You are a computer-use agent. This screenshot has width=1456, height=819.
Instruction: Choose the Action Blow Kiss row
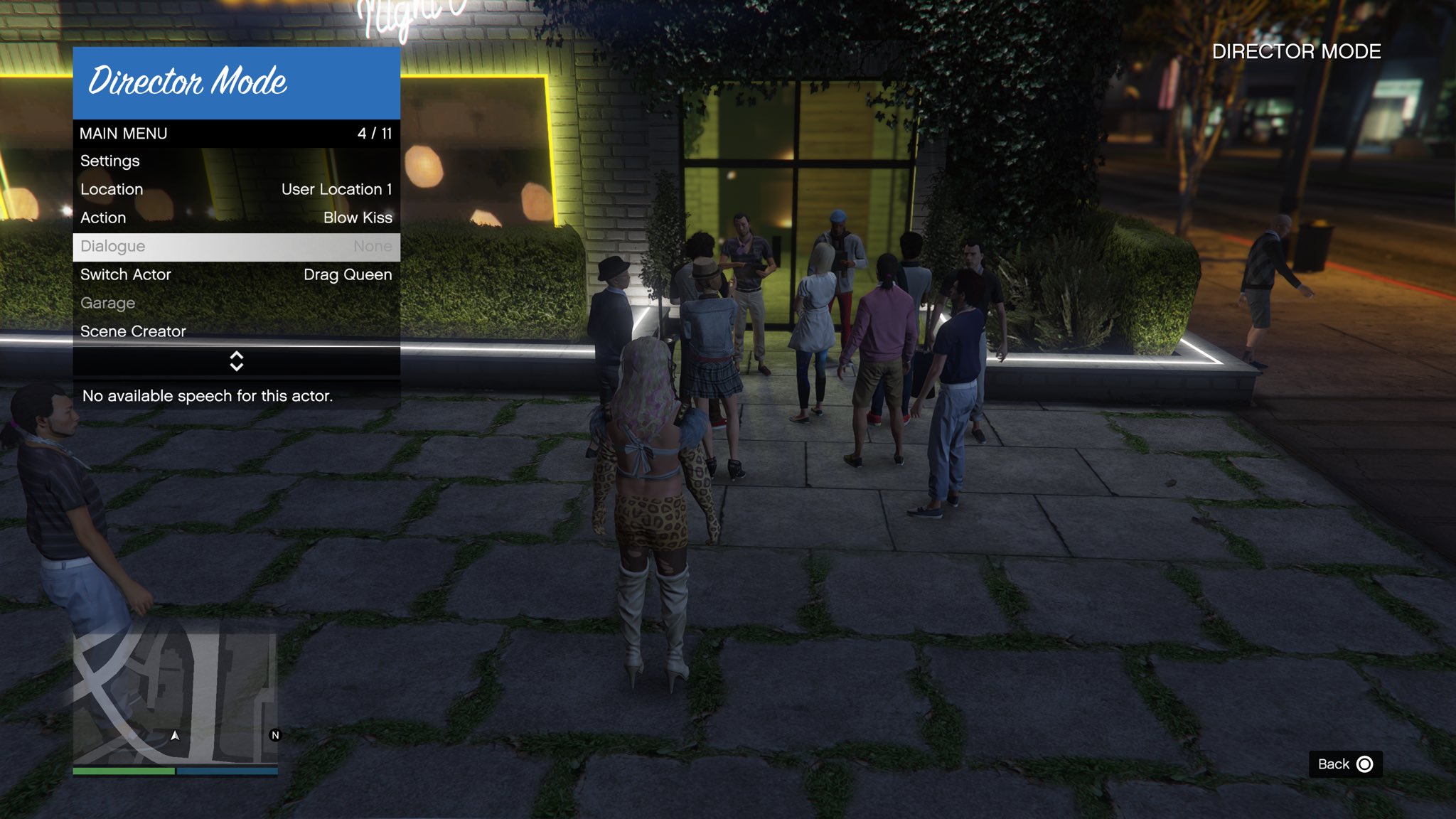click(x=236, y=218)
